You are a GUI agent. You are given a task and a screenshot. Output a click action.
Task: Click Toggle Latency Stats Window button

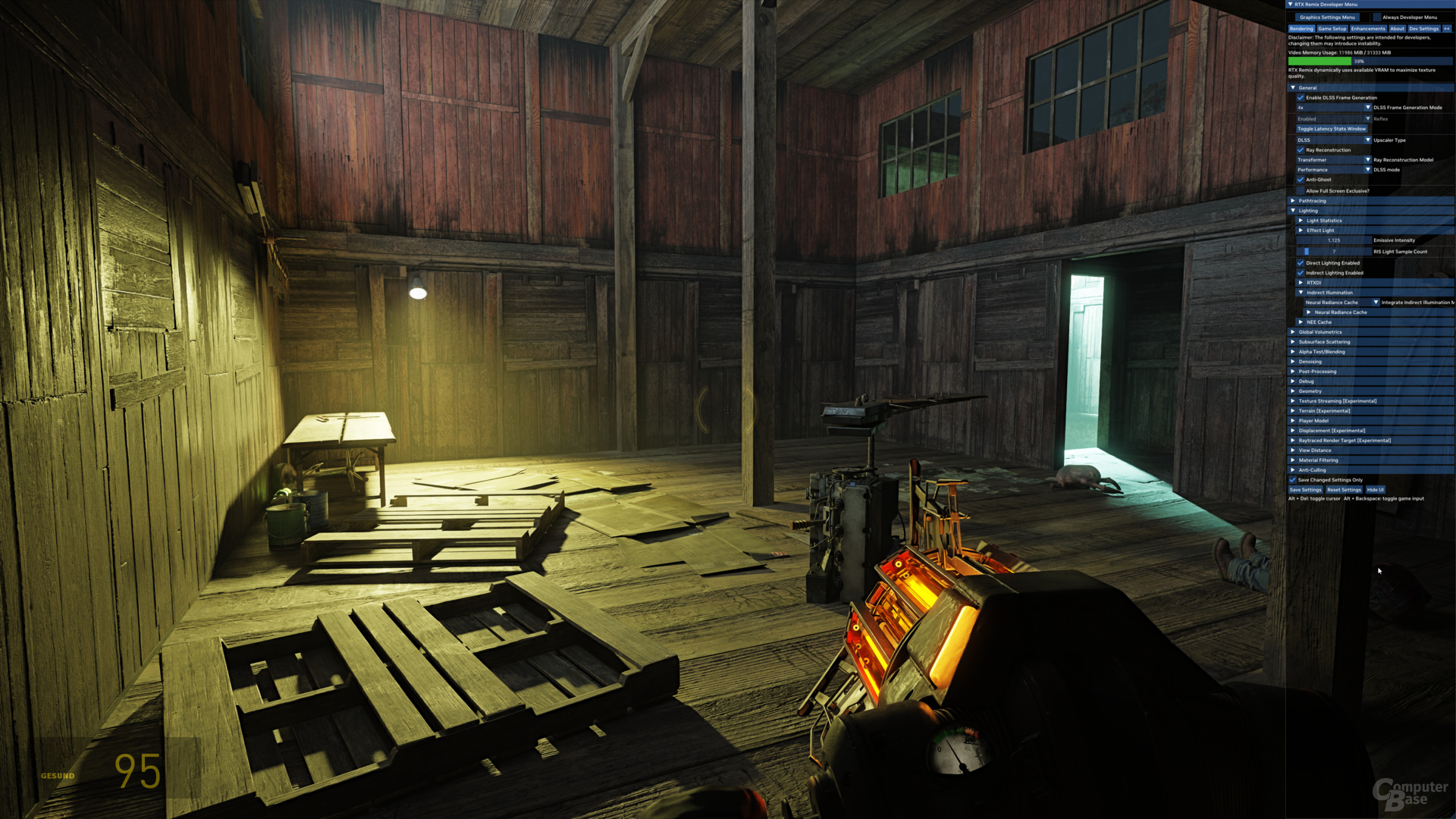1331,129
